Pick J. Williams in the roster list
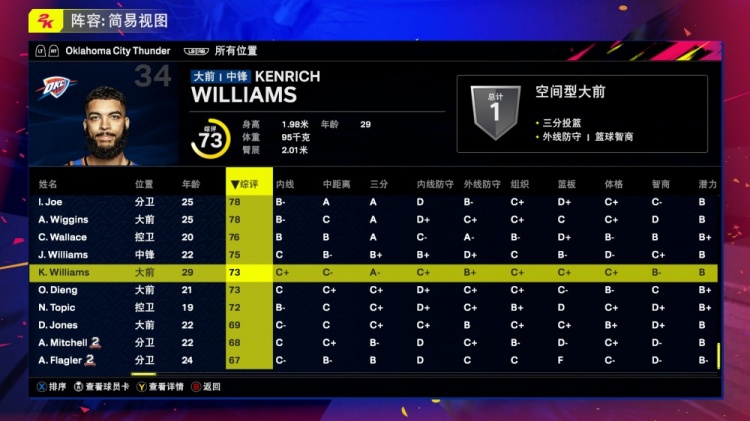 (63, 255)
